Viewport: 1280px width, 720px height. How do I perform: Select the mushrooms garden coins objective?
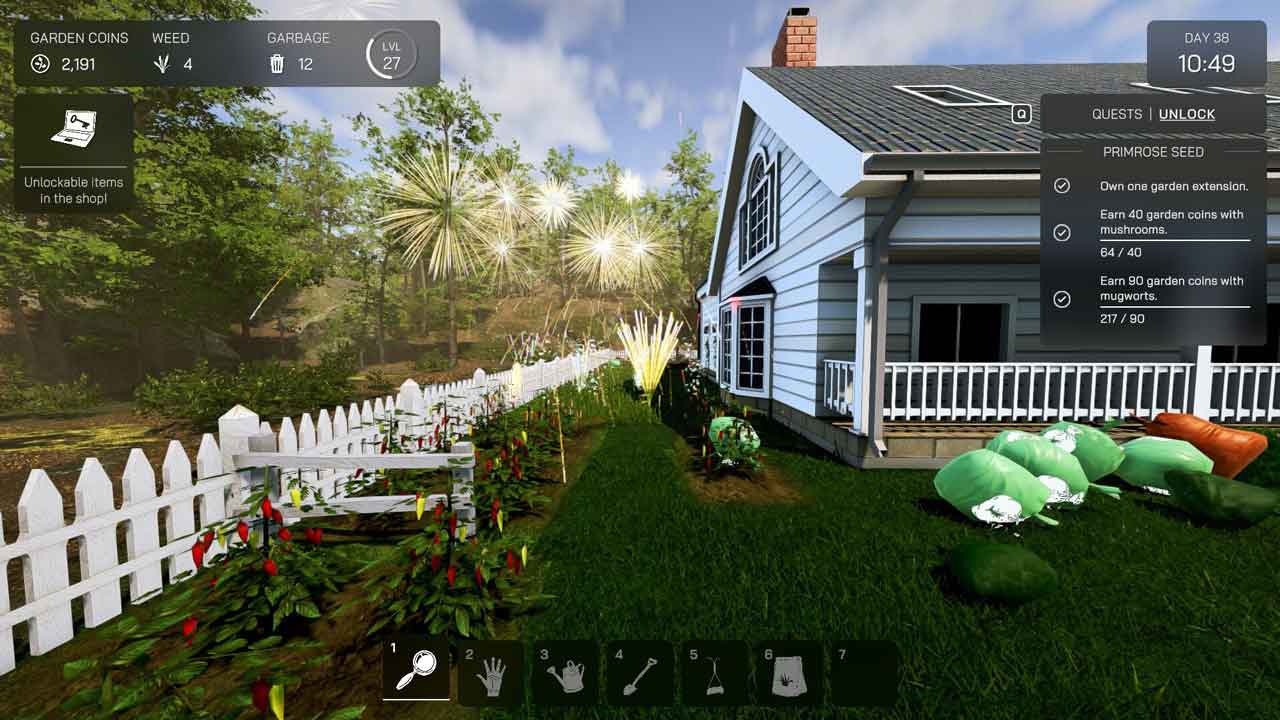pos(1171,222)
